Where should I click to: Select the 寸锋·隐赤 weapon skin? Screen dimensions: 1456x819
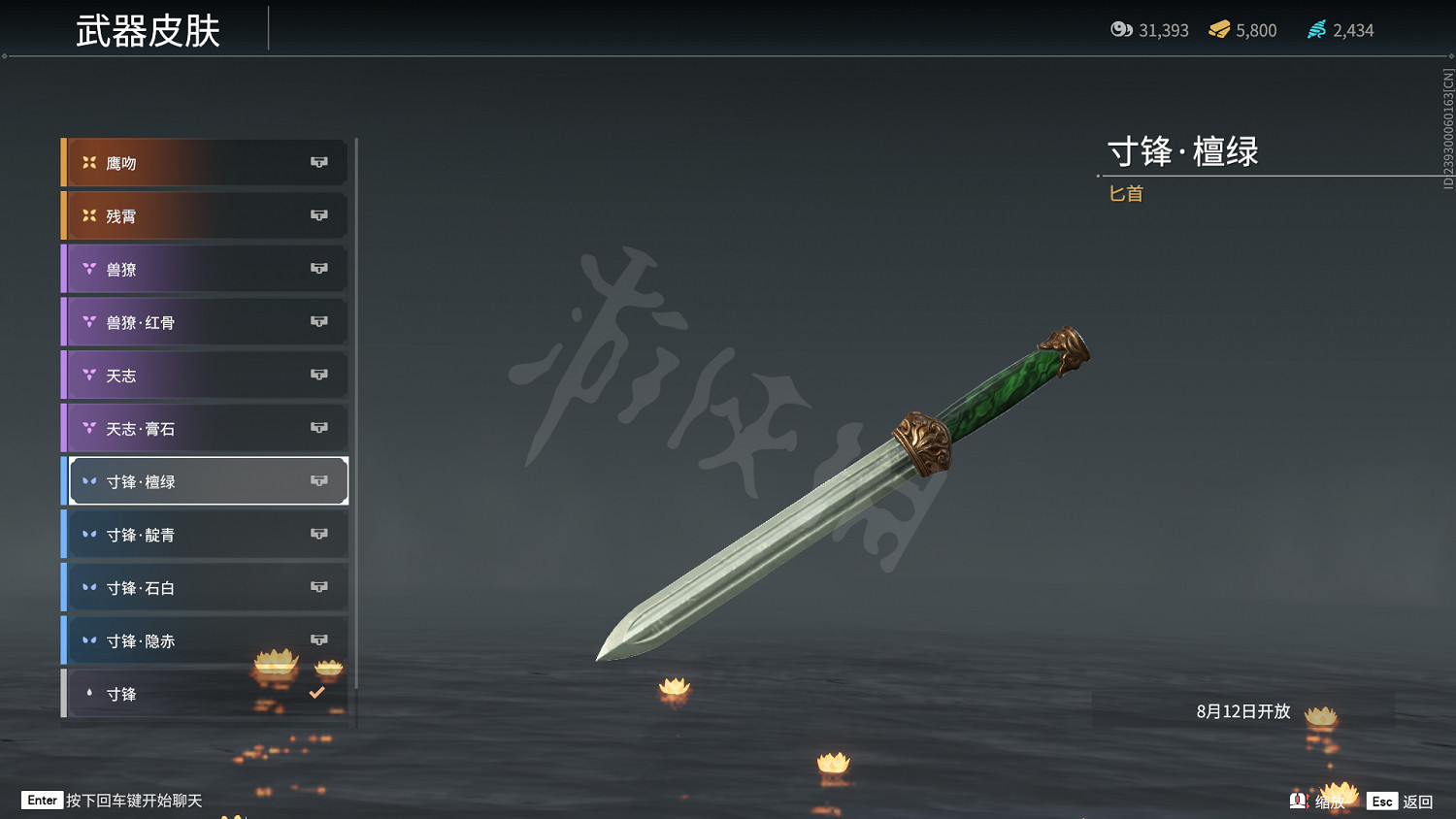point(175,640)
